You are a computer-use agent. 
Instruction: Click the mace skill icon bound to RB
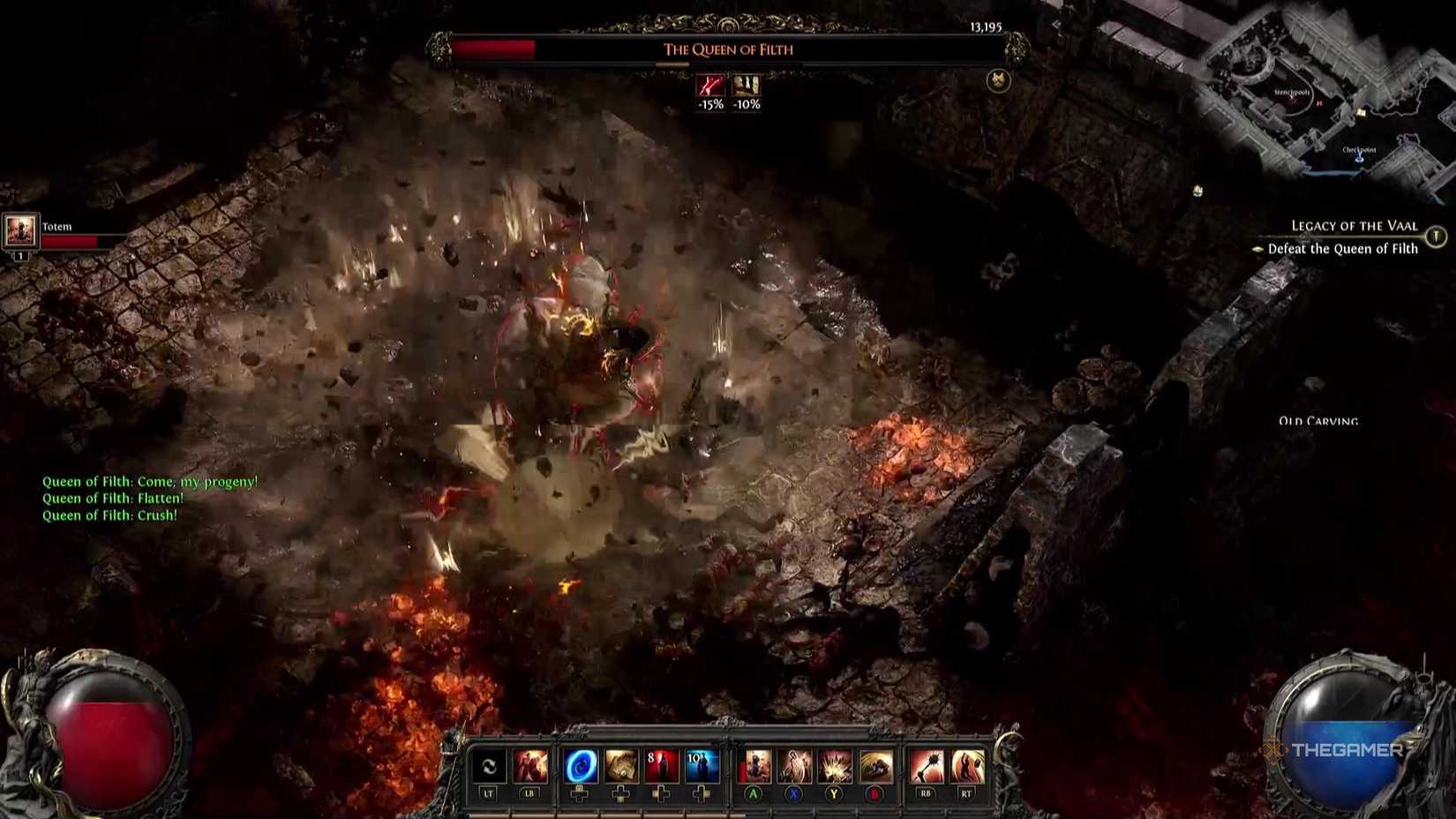(925, 767)
